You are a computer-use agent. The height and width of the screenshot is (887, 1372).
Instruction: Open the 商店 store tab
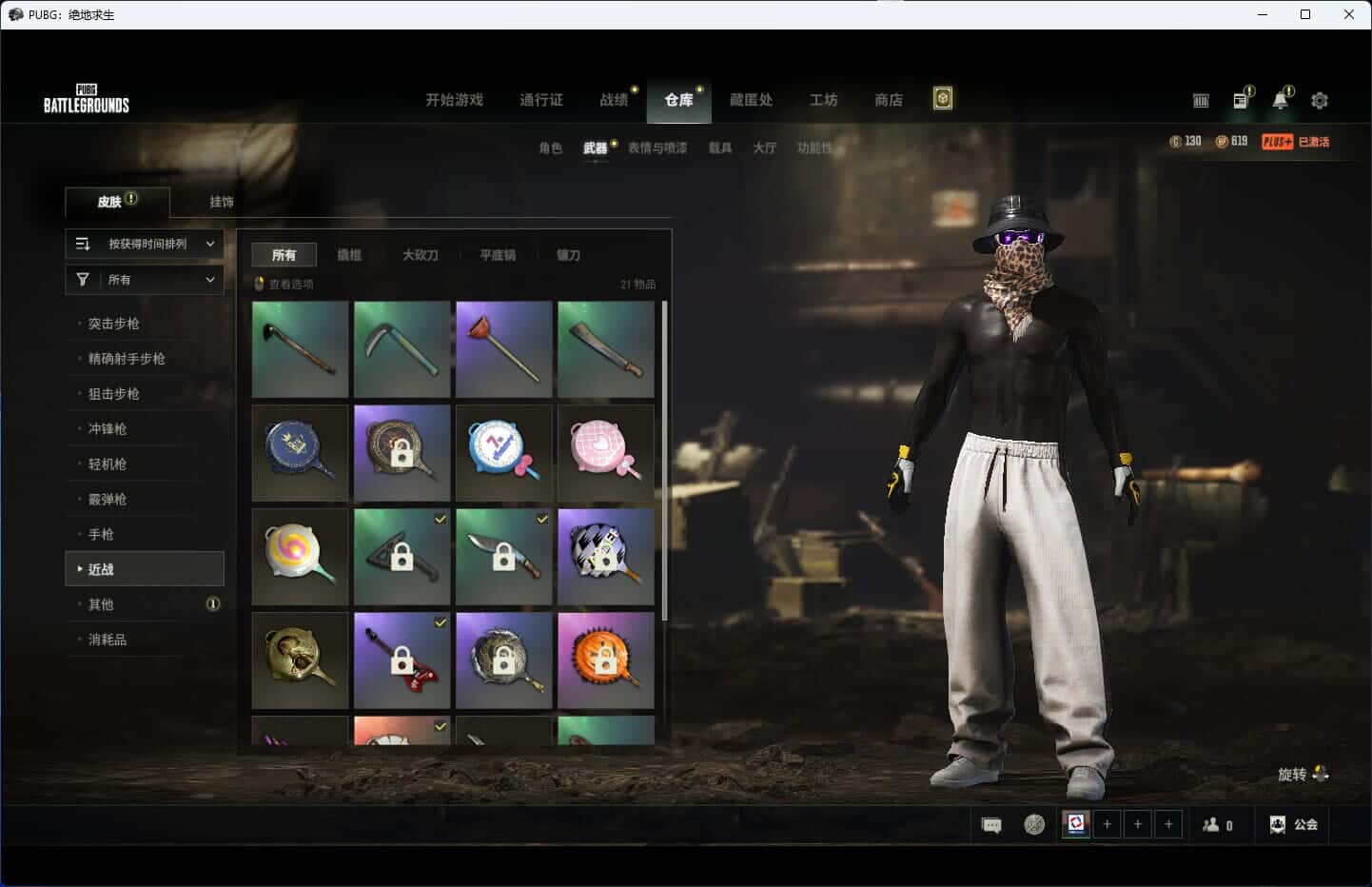pos(888,100)
